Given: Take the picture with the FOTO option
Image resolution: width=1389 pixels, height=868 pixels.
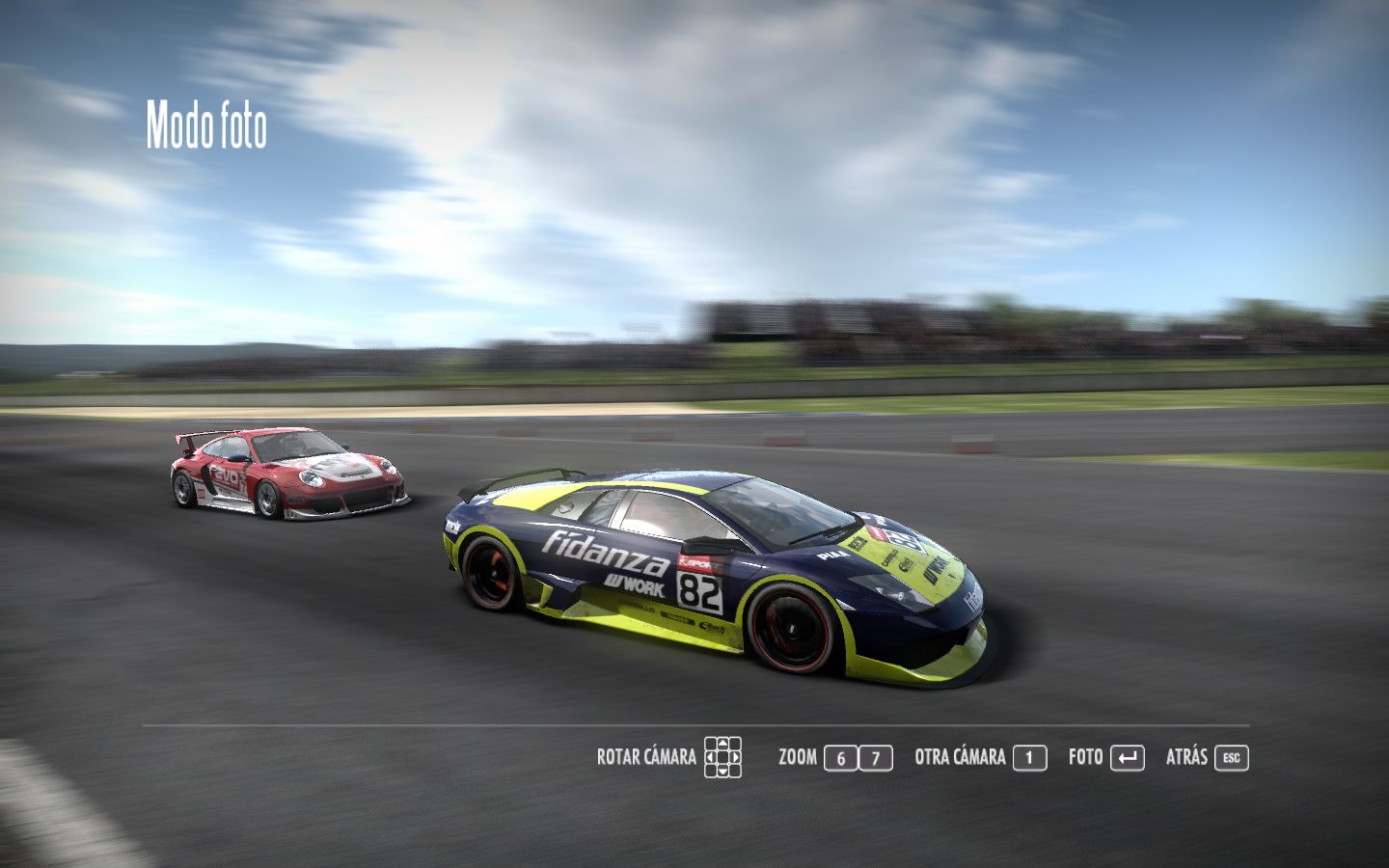Looking at the screenshot, I should pyautogui.click(x=1105, y=757).
